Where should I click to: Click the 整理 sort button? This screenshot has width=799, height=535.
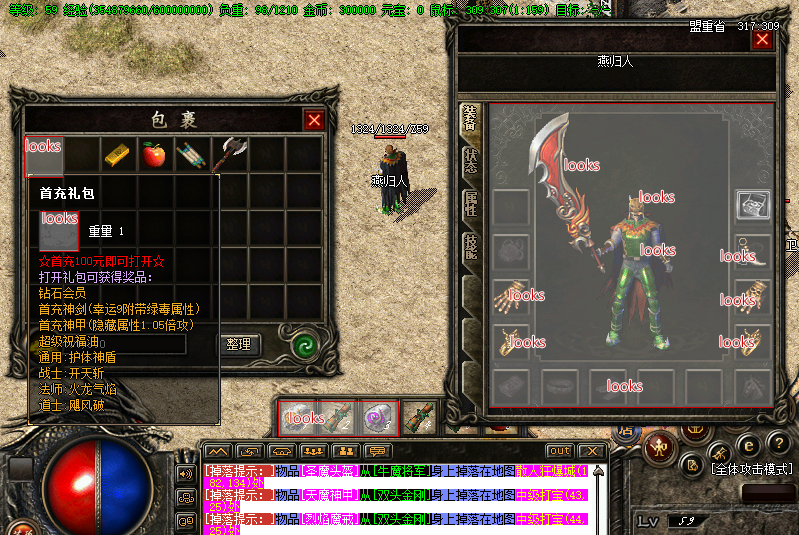(239, 344)
